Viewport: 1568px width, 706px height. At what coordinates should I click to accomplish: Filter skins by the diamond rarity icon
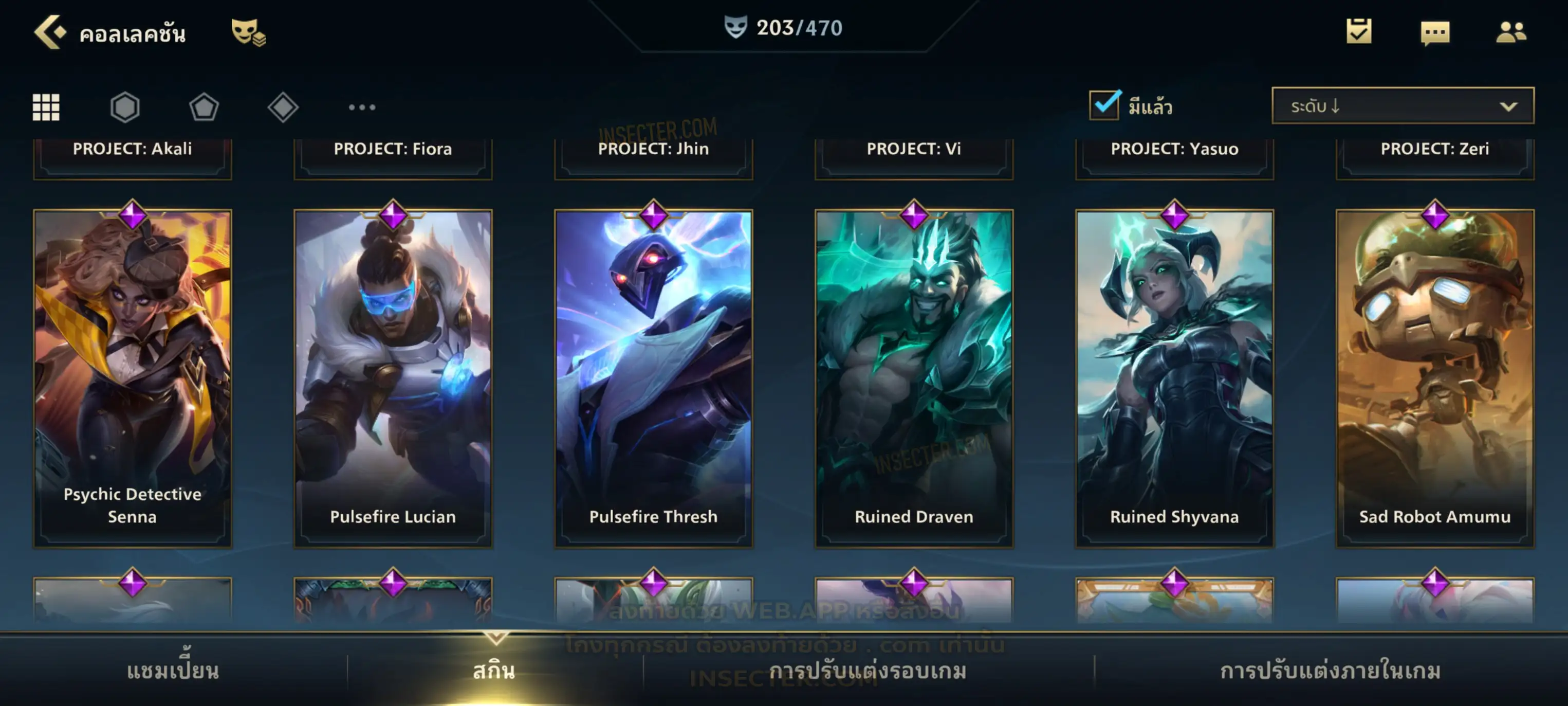[x=283, y=107]
